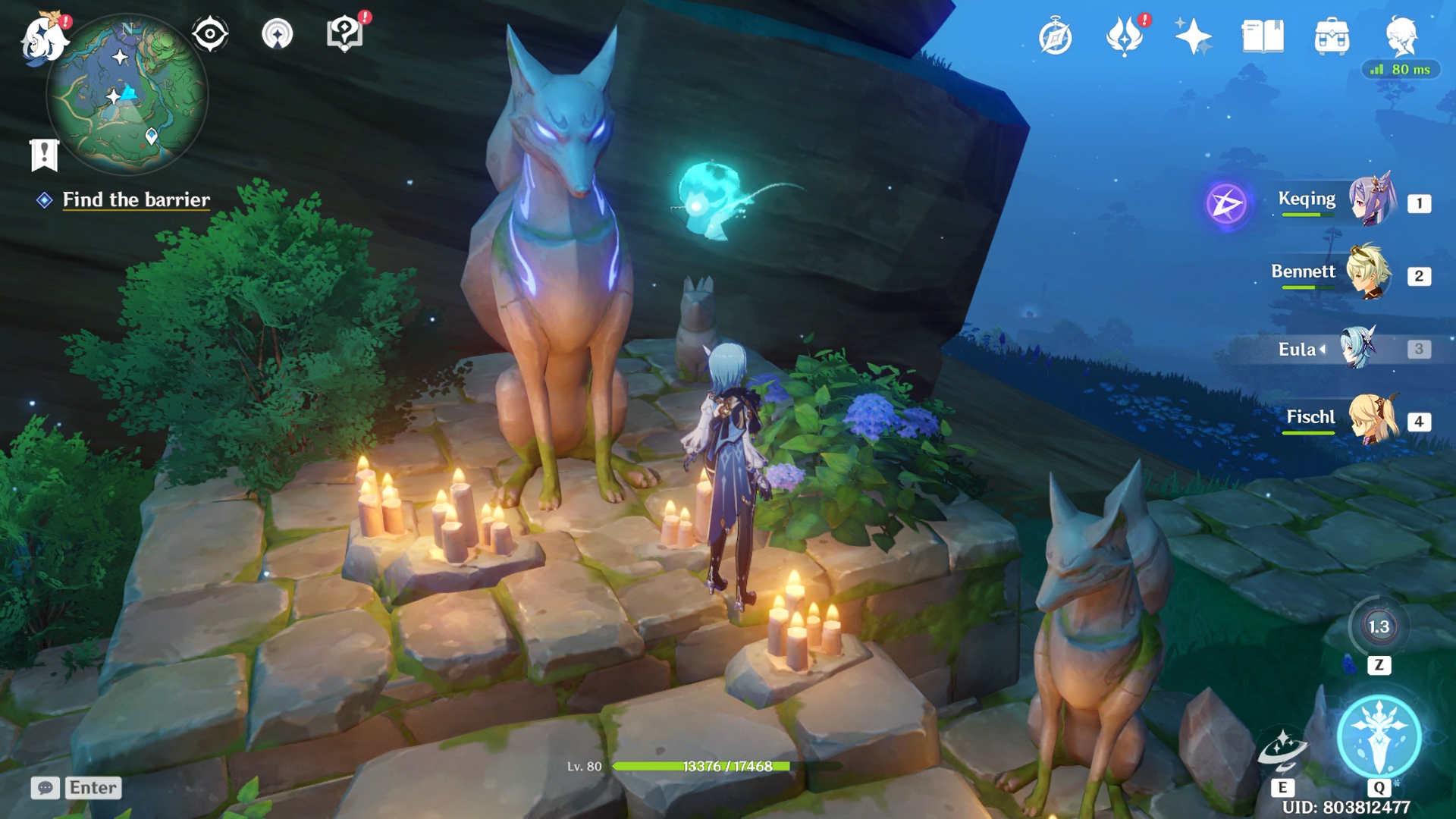Select the Find the barrier quest tracker

tap(136, 199)
